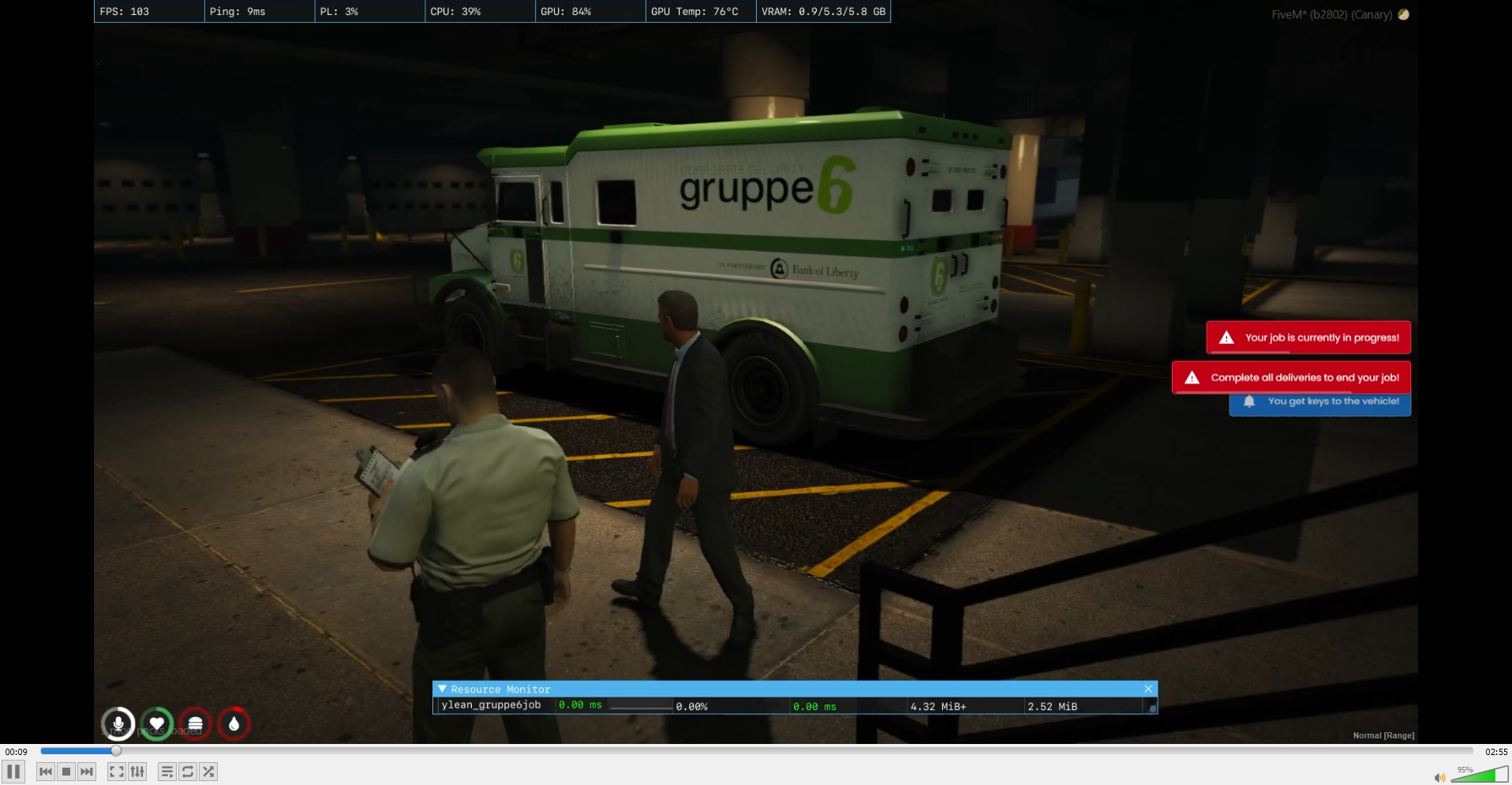Toggle random playback order
The width and height of the screenshot is (1512, 785).
[x=208, y=772]
